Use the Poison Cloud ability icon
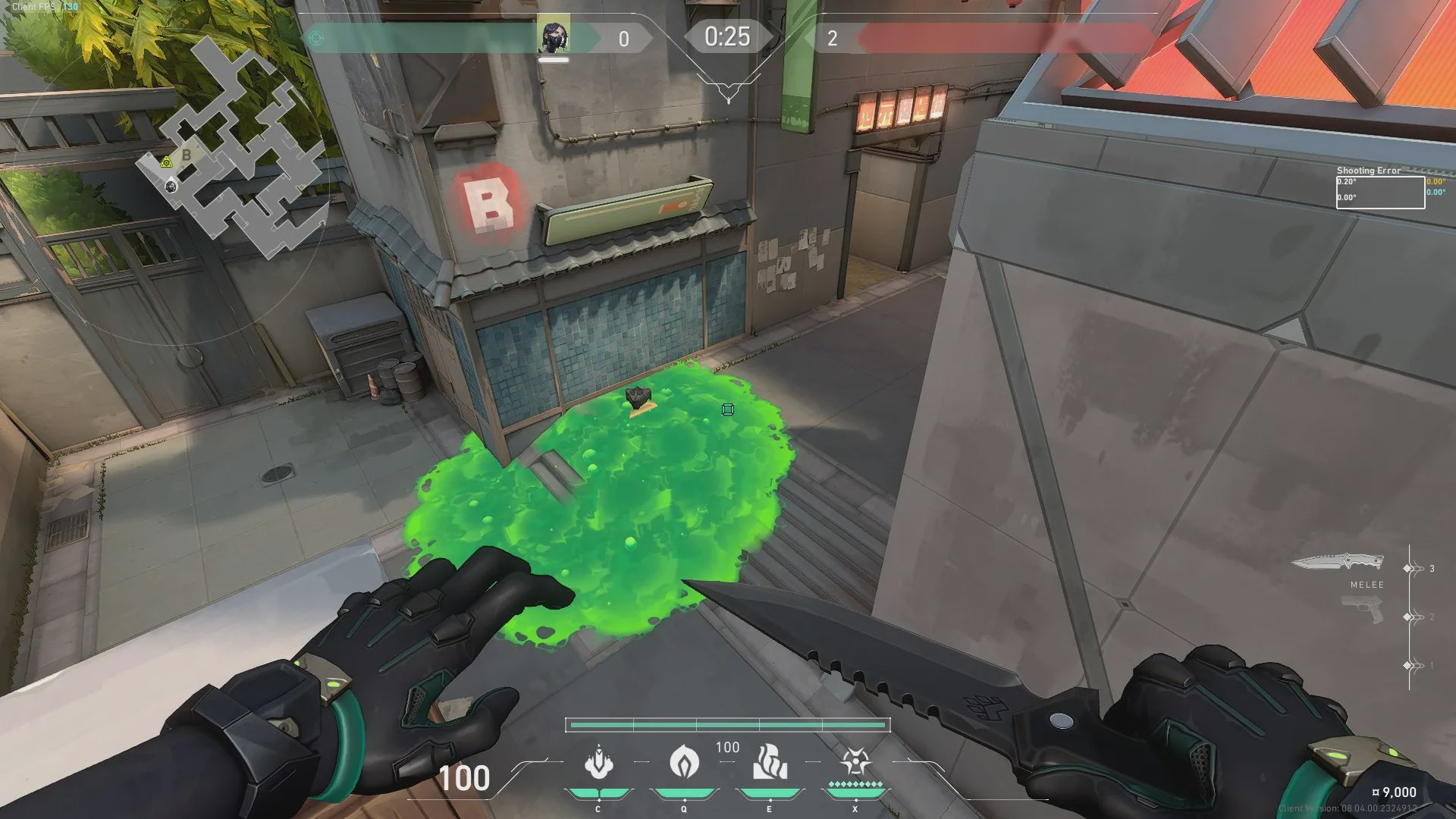Screen dimensions: 1456x819 click(x=684, y=762)
